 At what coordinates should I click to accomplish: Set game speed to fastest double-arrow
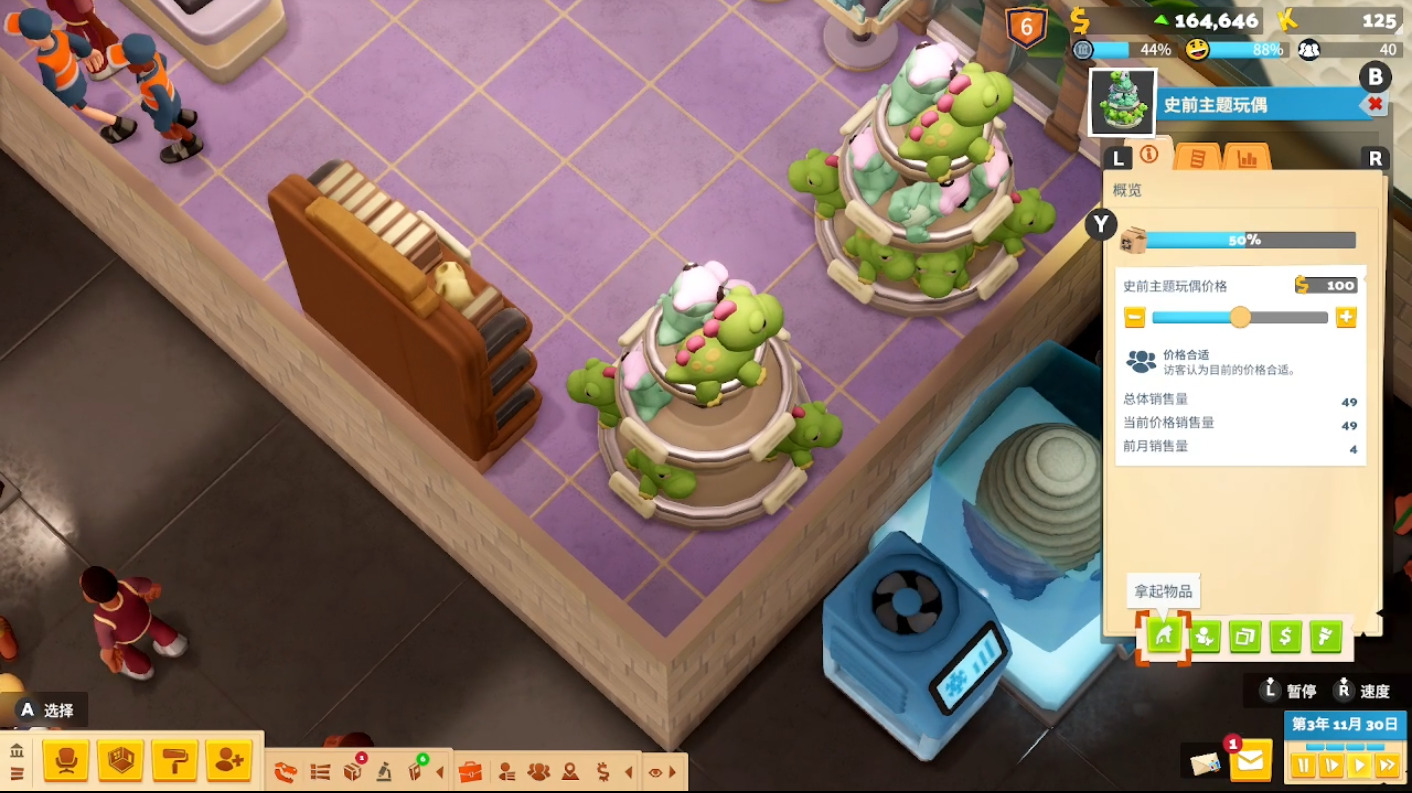pyautogui.click(x=1387, y=765)
